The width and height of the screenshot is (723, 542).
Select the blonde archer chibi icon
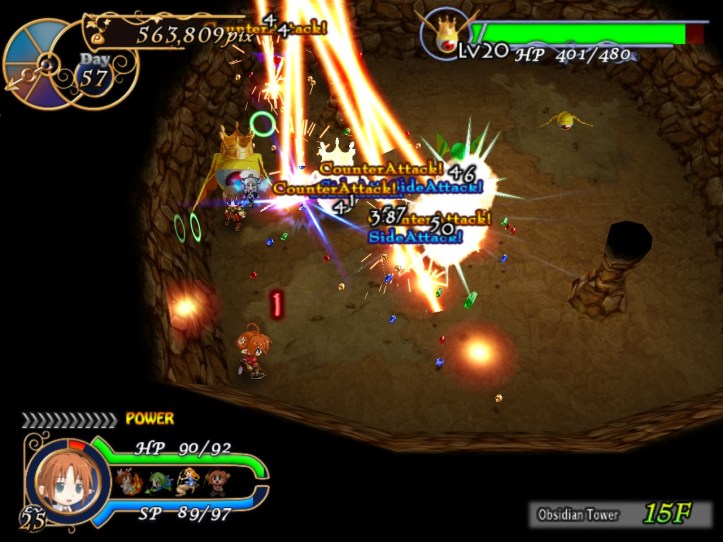coord(187,482)
